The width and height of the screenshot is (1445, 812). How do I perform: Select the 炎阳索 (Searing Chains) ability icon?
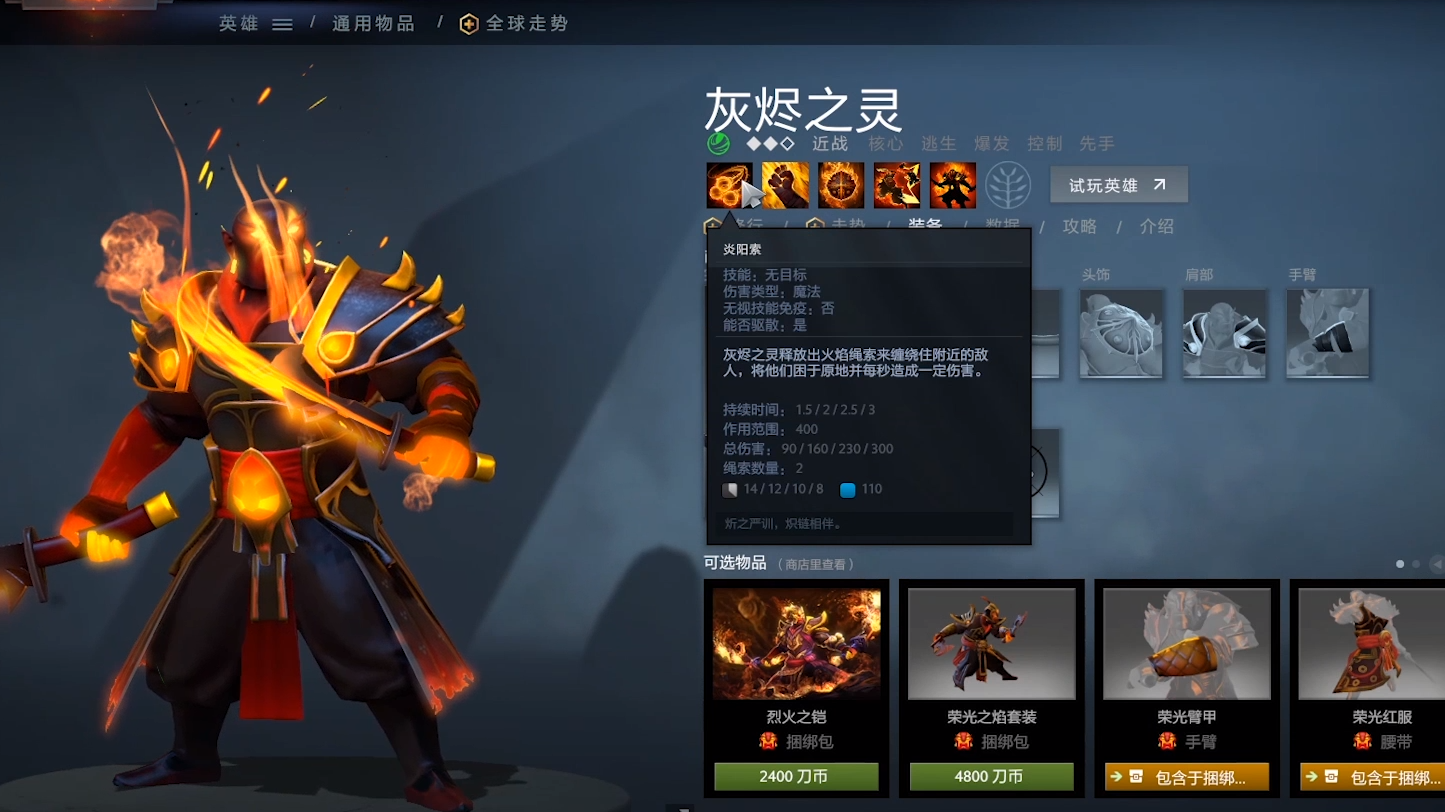pos(729,186)
